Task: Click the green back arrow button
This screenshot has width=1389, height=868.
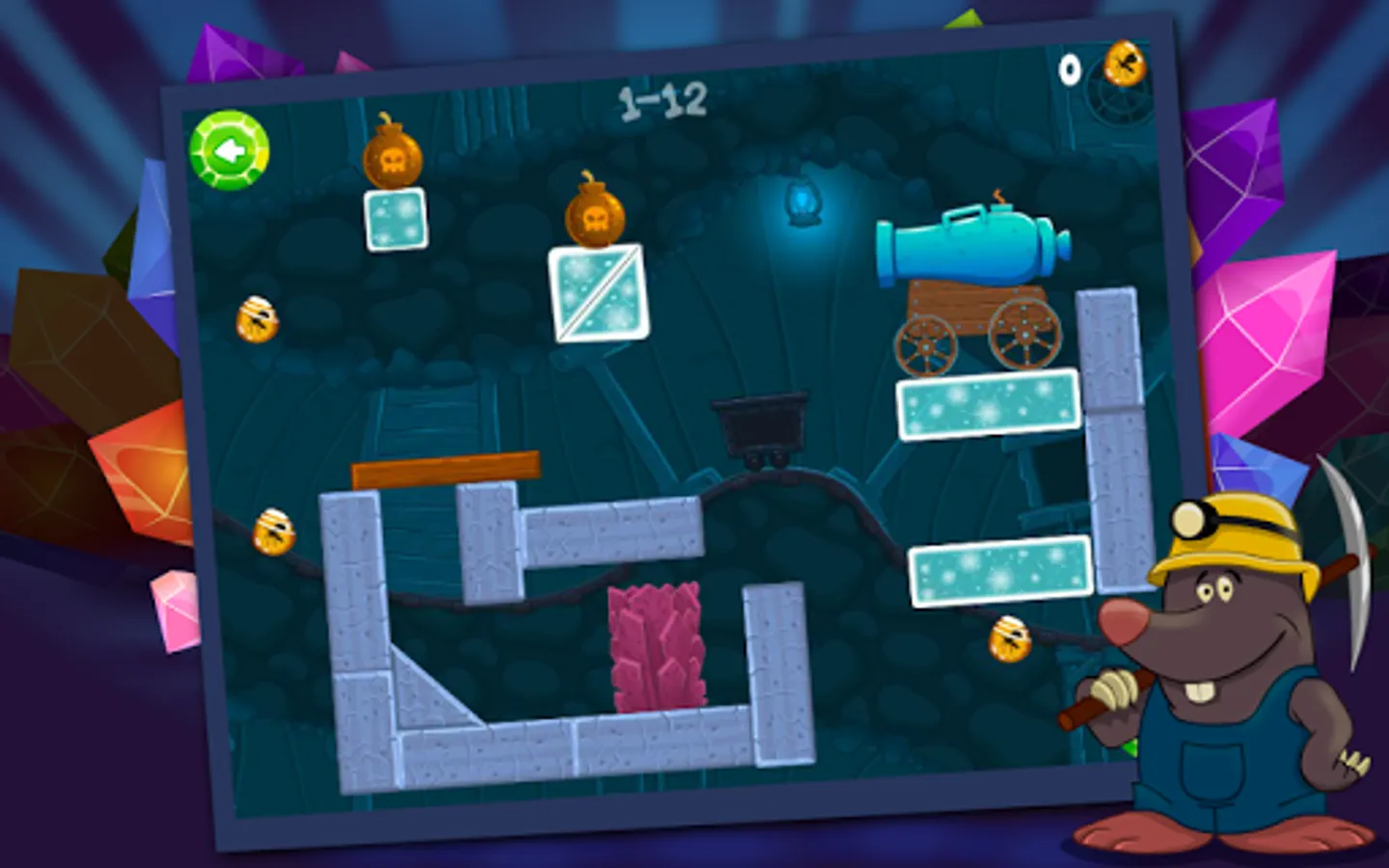Action: click(x=231, y=149)
